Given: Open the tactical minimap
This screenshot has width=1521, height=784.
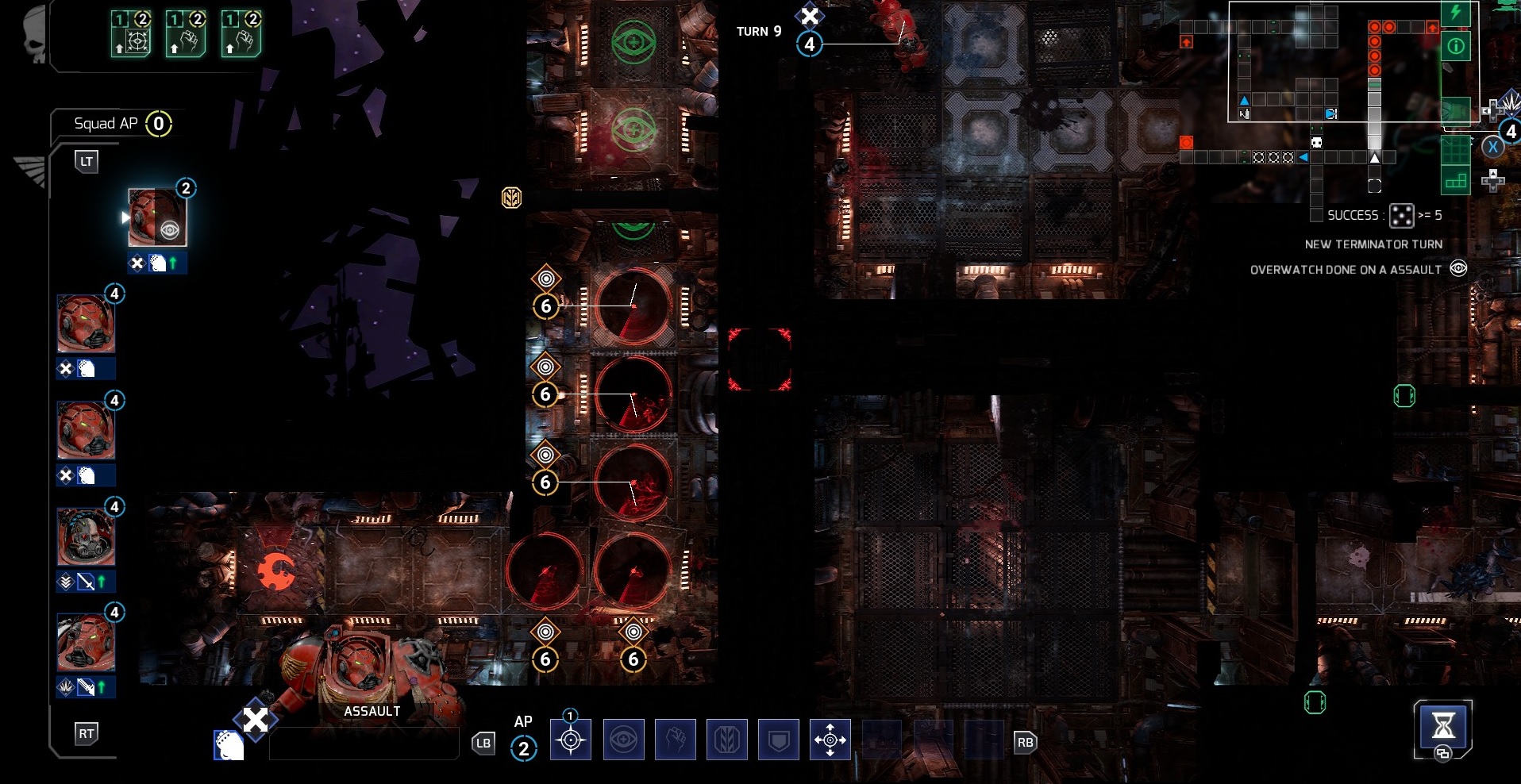Looking at the screenshot, I should click(1334, 62).
